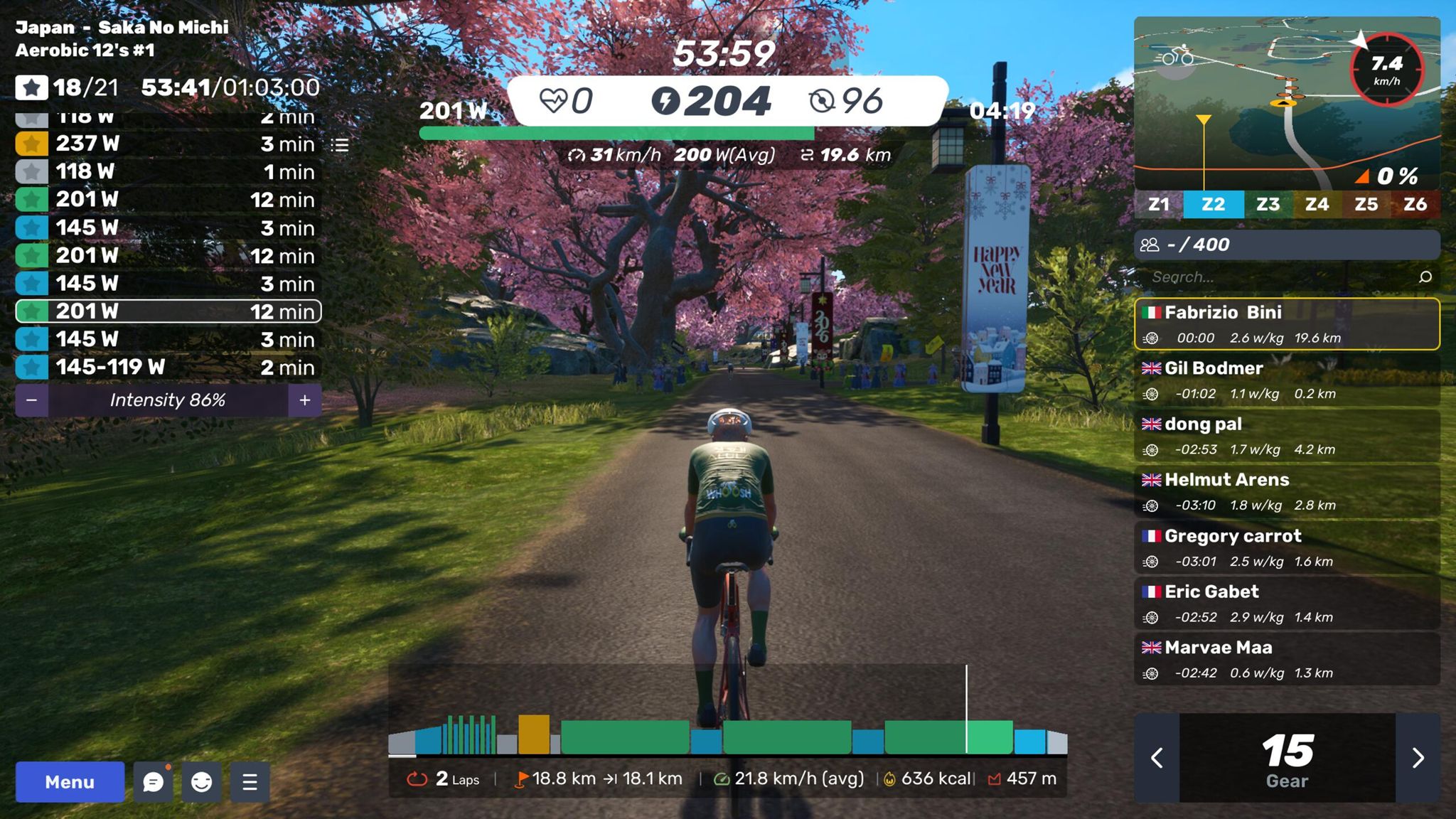Shift to next gear with right arrow
This screenshot has width=1456, height=819.
pyautogui.click(x=1418, y=758)
